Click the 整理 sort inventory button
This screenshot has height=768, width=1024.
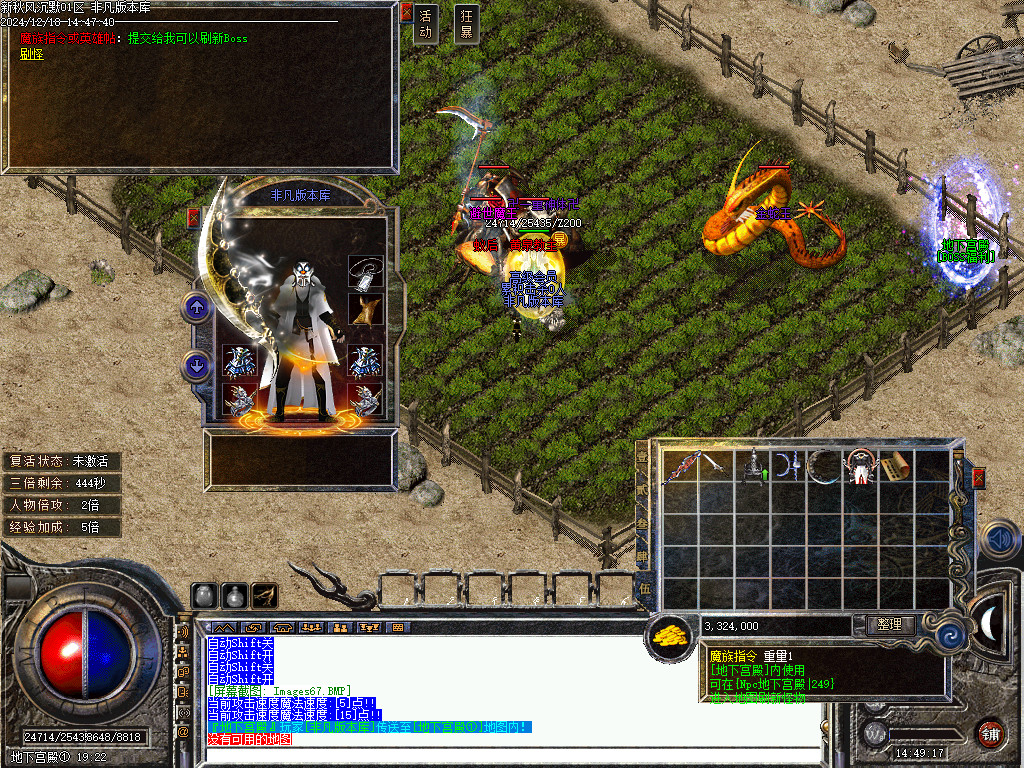click(x=889, y=625)
